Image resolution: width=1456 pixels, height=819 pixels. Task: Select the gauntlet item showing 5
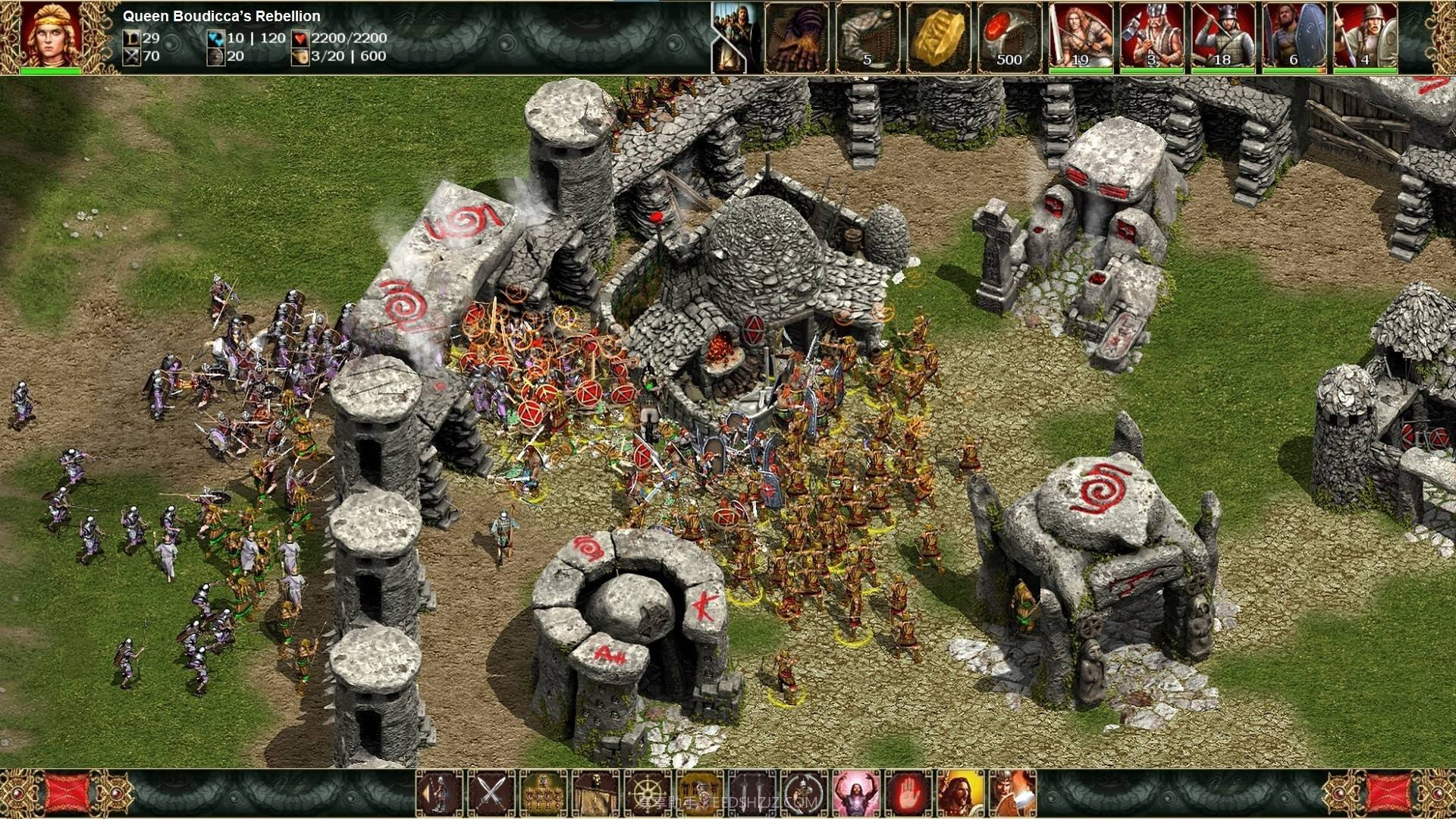[x=867, y=37]
